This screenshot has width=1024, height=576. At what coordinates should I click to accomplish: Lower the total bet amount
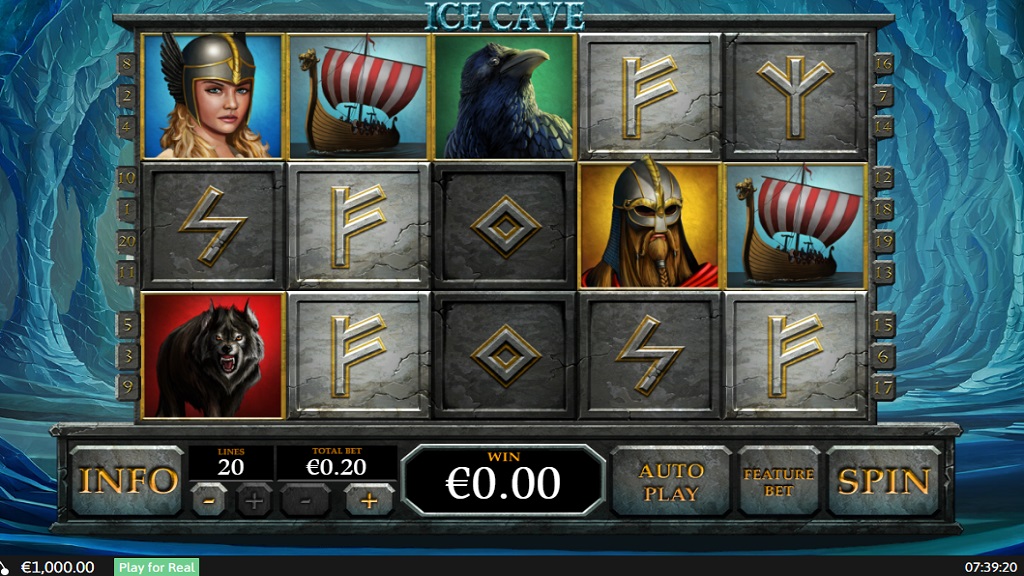click(x=306, y=500)
